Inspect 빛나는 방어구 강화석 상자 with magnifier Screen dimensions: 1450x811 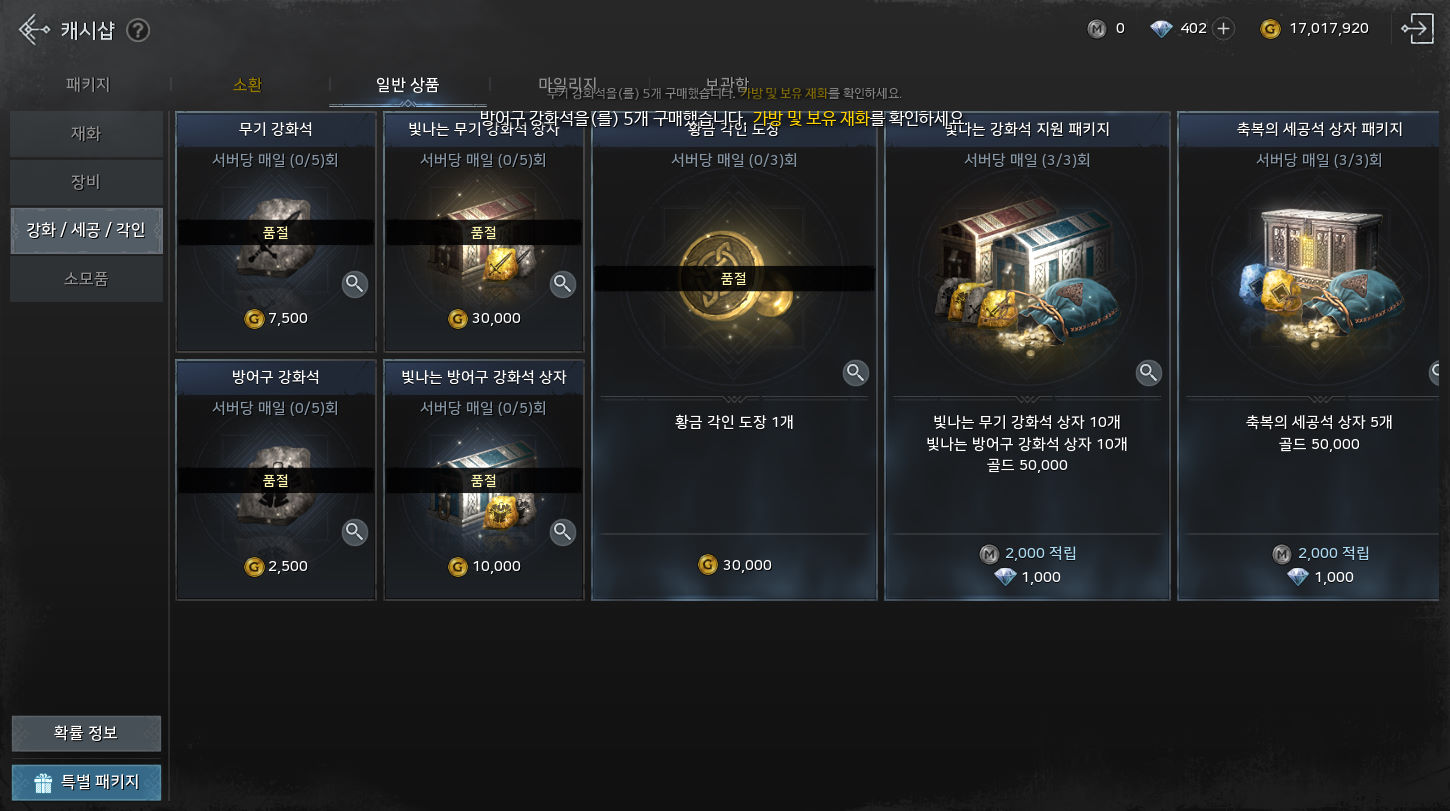(563, 532)
